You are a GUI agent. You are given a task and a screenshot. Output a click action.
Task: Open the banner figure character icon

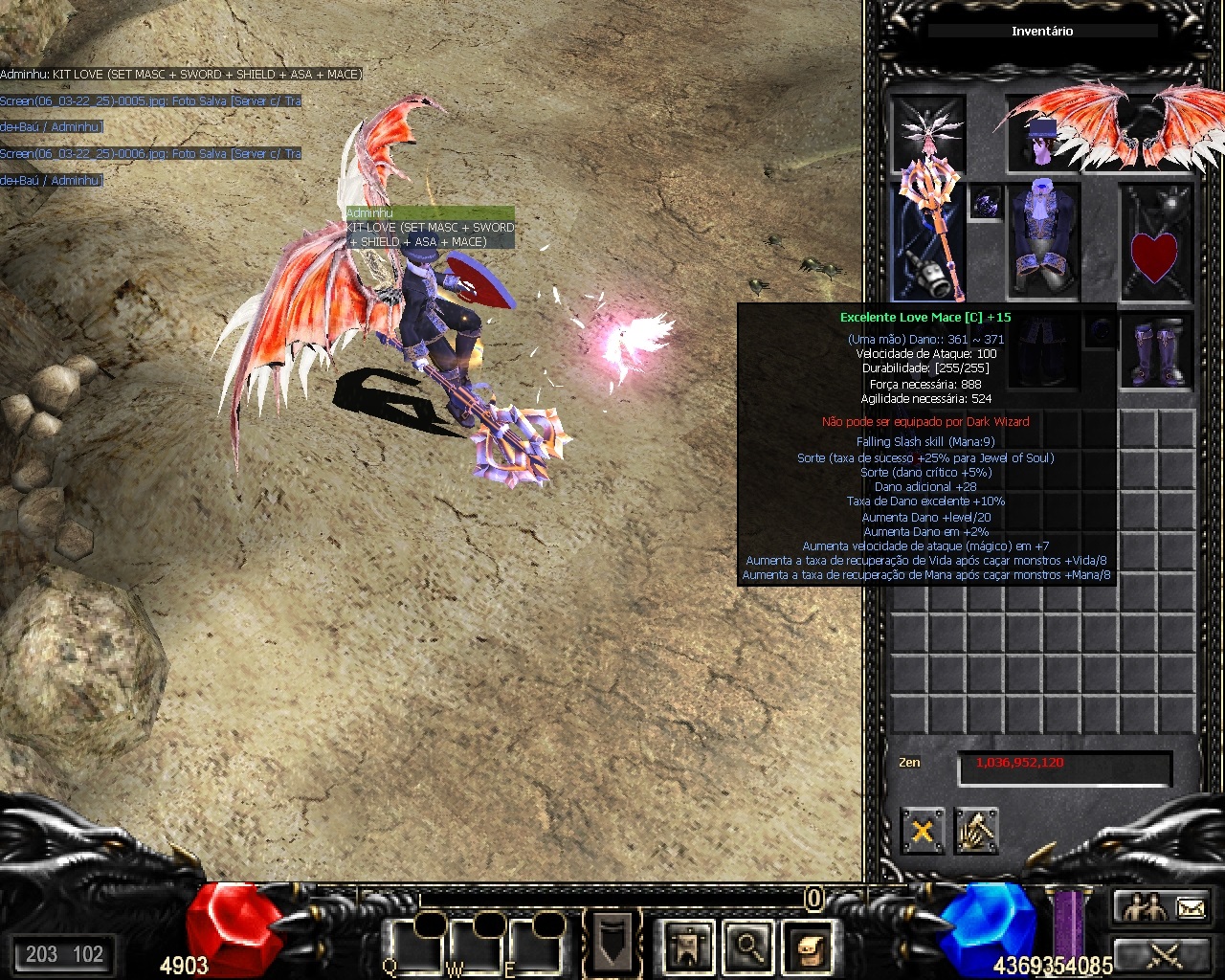click(688, 947)
